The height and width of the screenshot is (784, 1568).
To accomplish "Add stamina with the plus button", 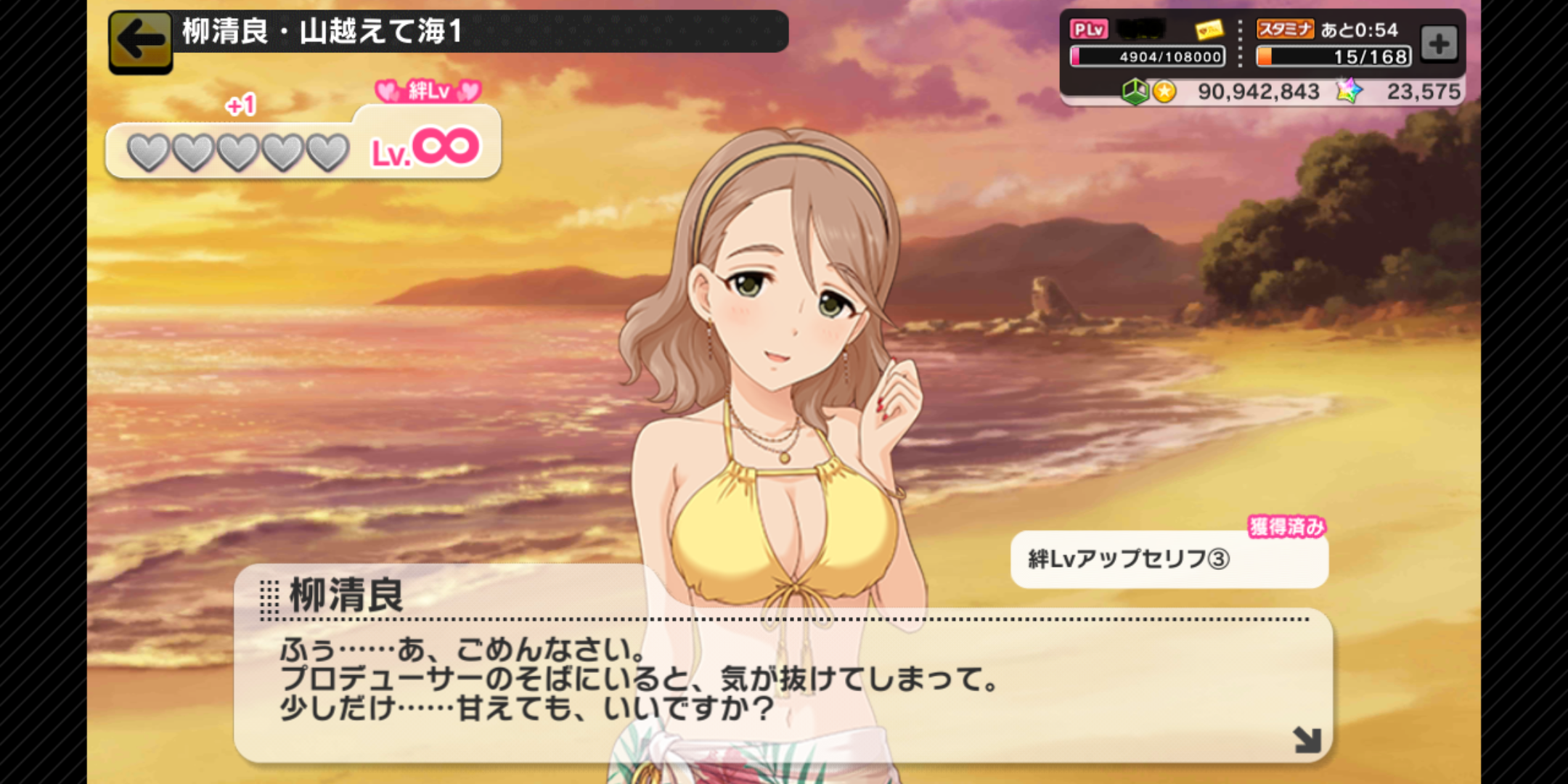I will pyautogui.click(x=1439, y=44).
